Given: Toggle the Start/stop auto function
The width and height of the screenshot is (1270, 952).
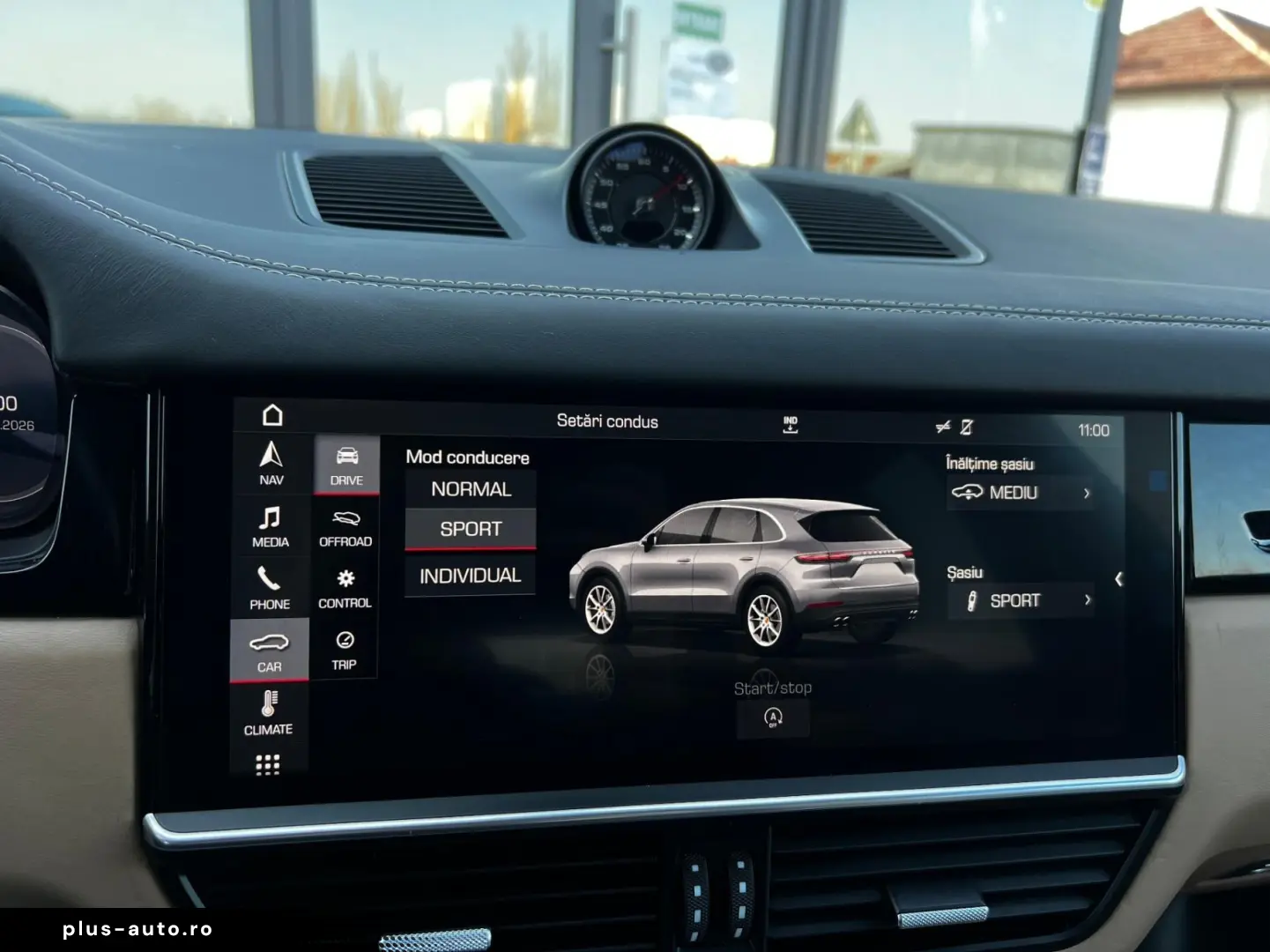Looking at the screenshot, I should pyautogui.click(x=773, y=719).
